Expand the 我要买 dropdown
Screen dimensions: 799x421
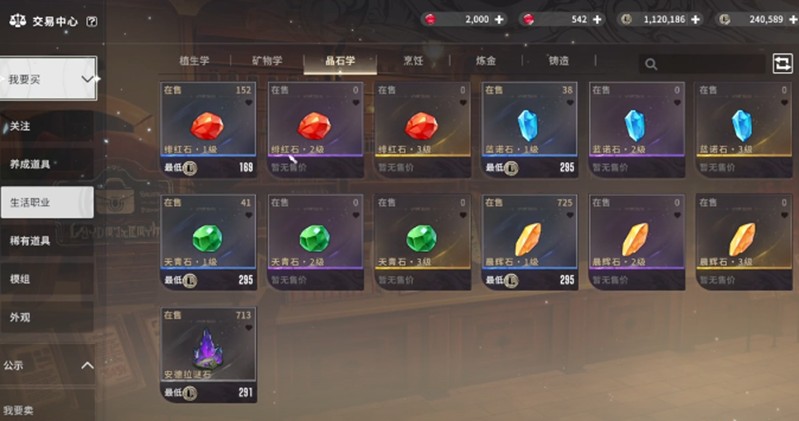click(x=48, y=78)
